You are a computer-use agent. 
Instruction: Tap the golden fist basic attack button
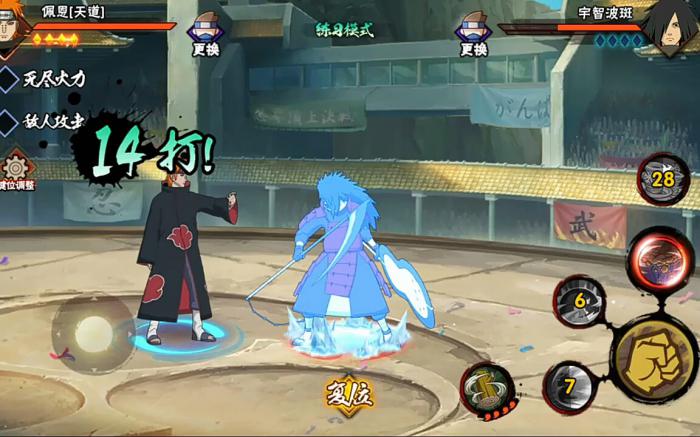[655, 357]
